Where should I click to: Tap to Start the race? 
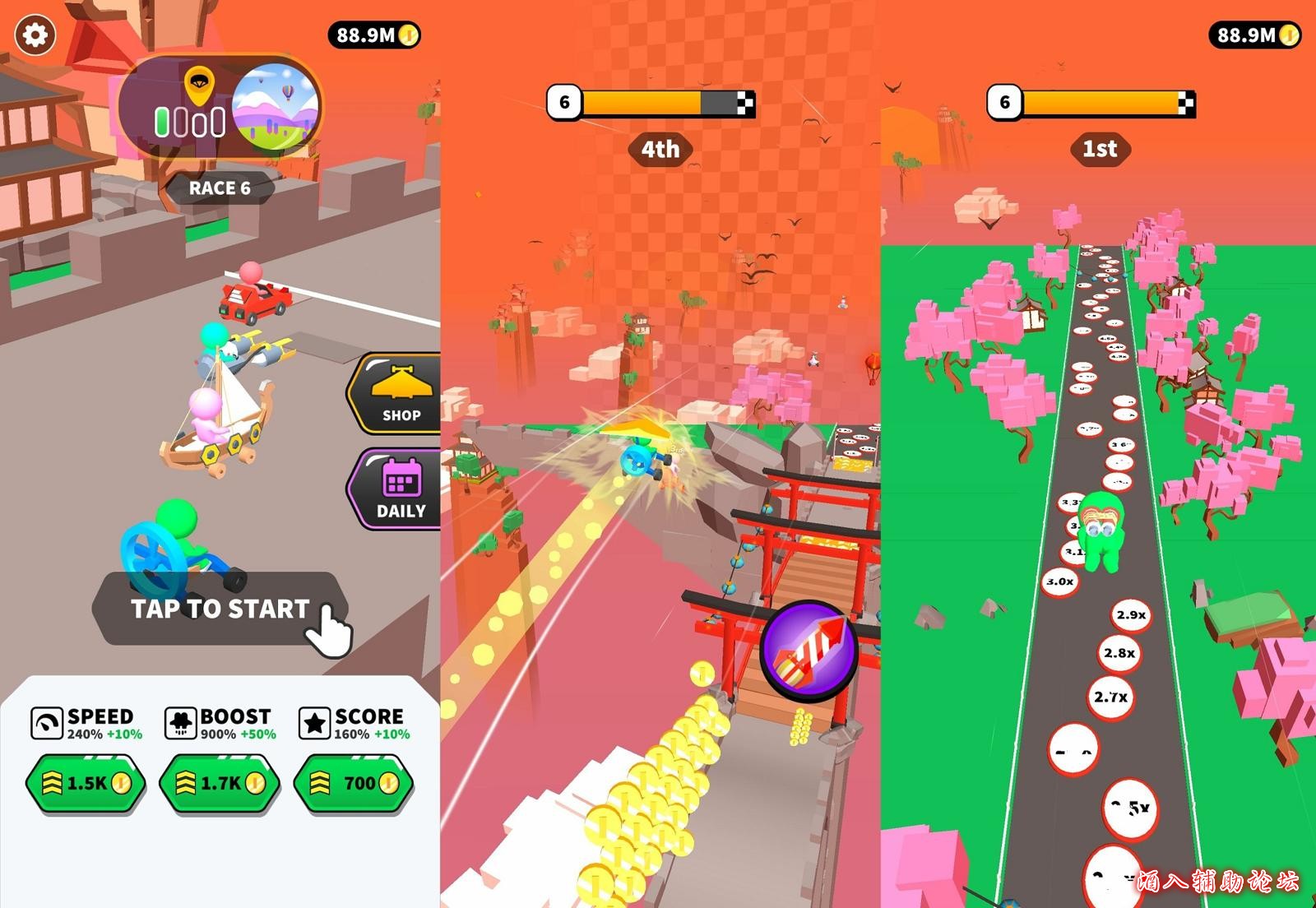220,609
